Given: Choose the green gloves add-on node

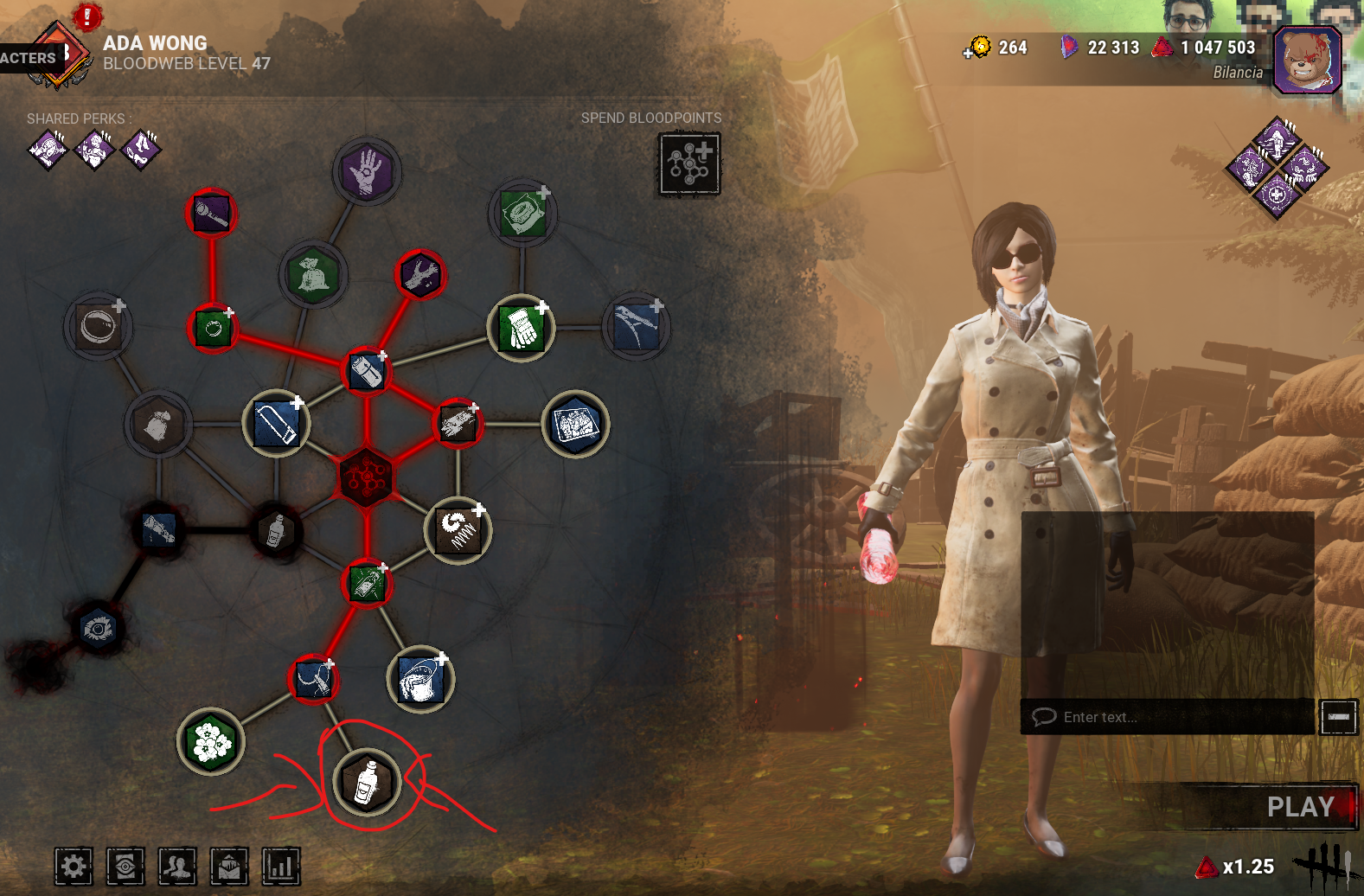Looking at the screenshot, I should [x=522, y=328].
